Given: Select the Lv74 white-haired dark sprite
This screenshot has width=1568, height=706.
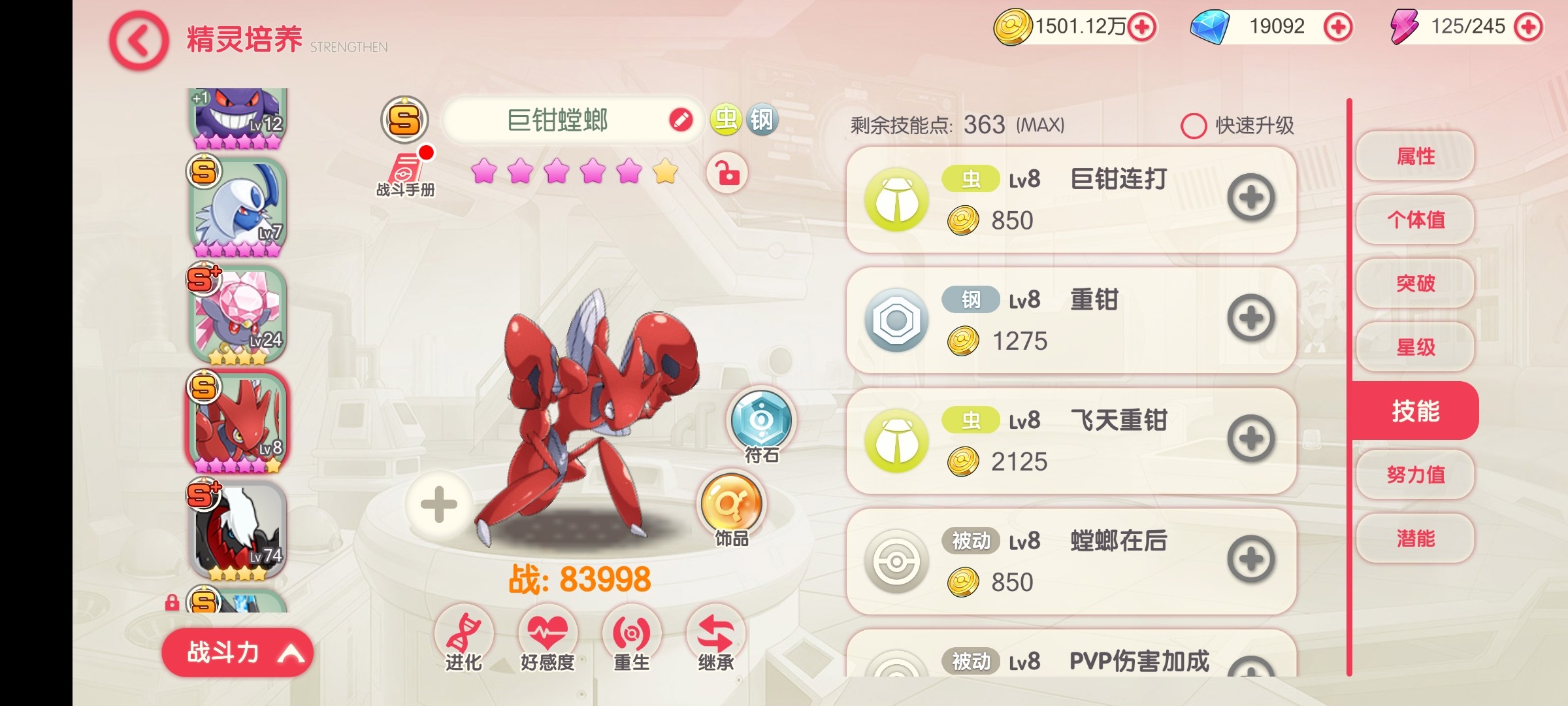Looking at the screenshot, I should pos(238,531).
